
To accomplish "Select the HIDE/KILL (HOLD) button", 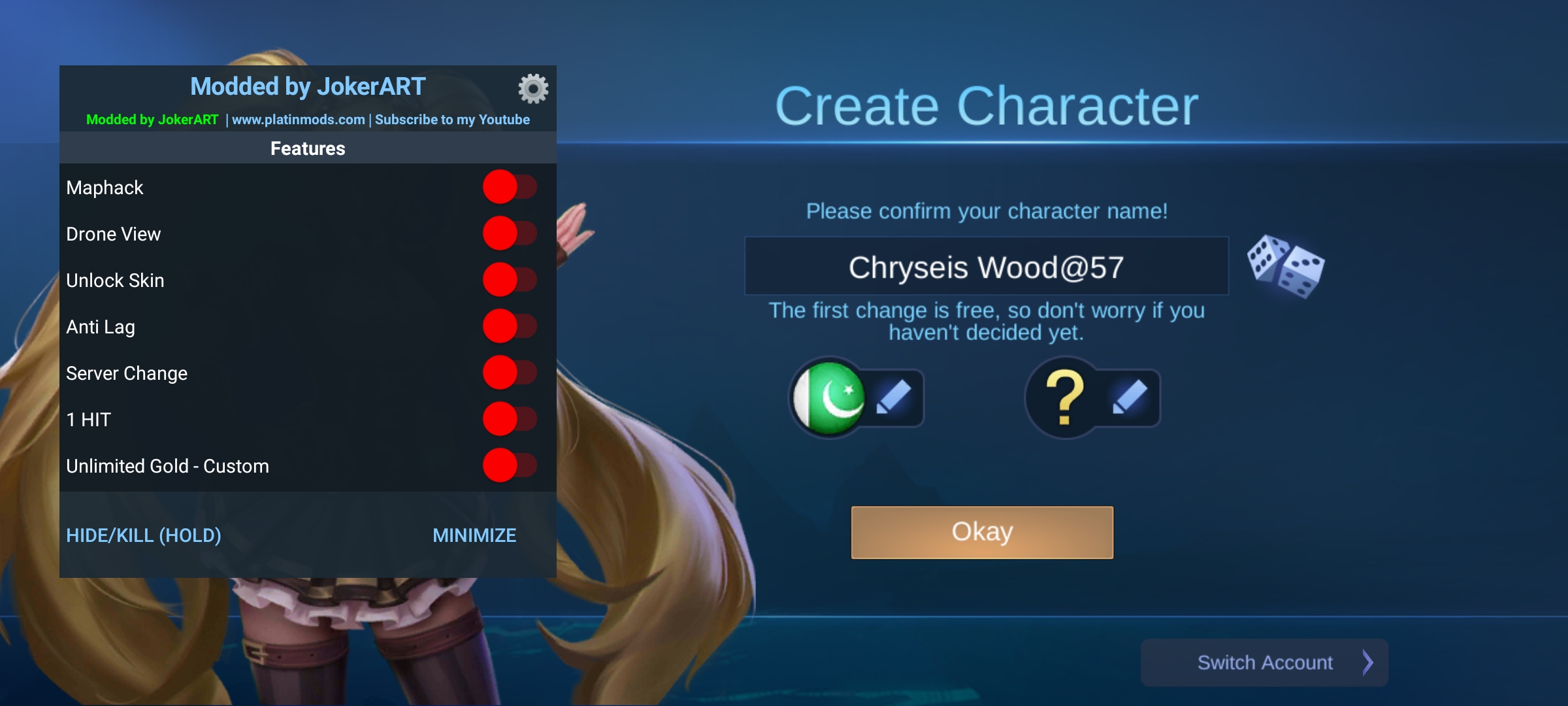I will 144,535.
